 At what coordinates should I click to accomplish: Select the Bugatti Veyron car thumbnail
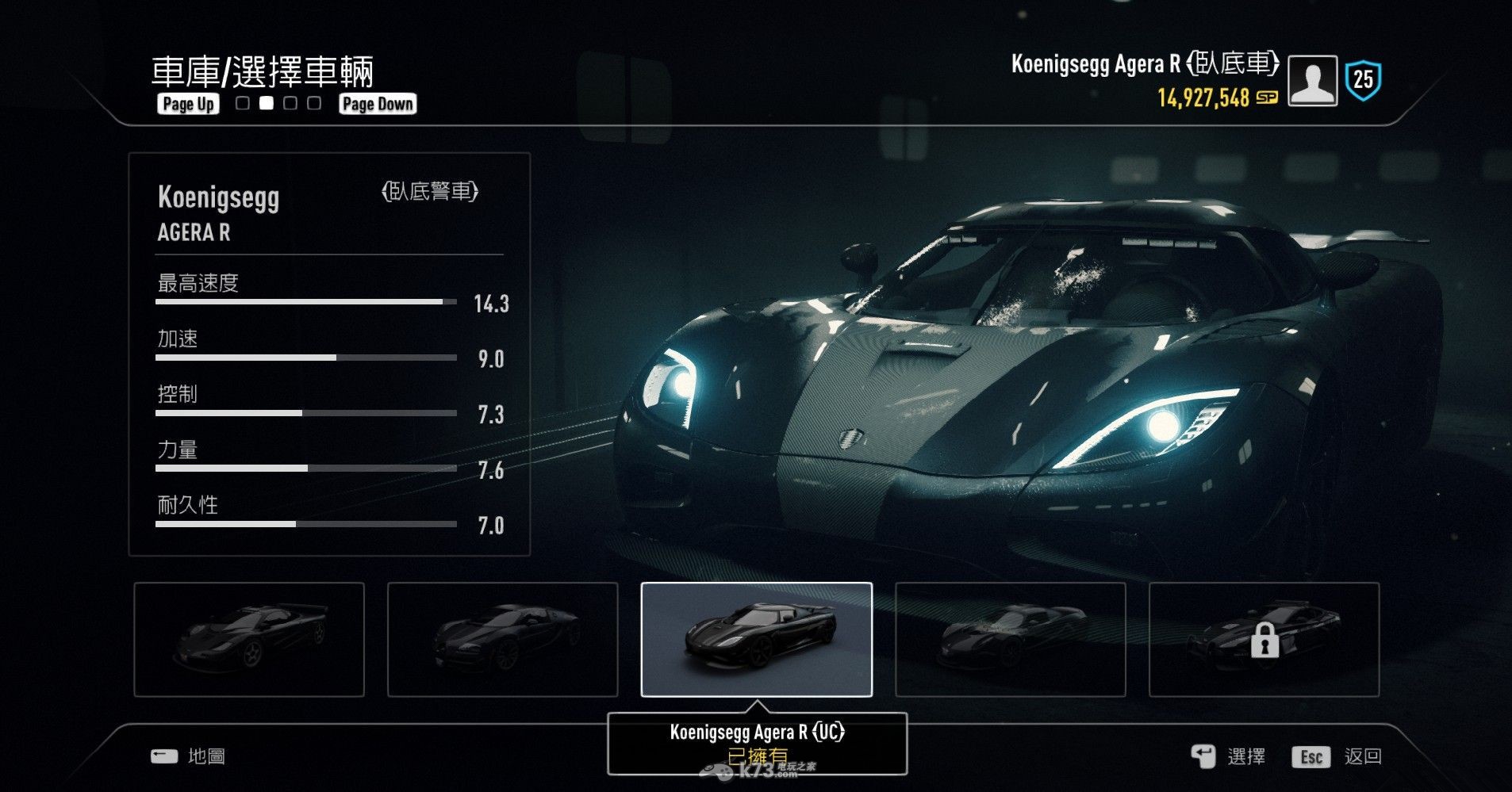[x=502, y=639]
